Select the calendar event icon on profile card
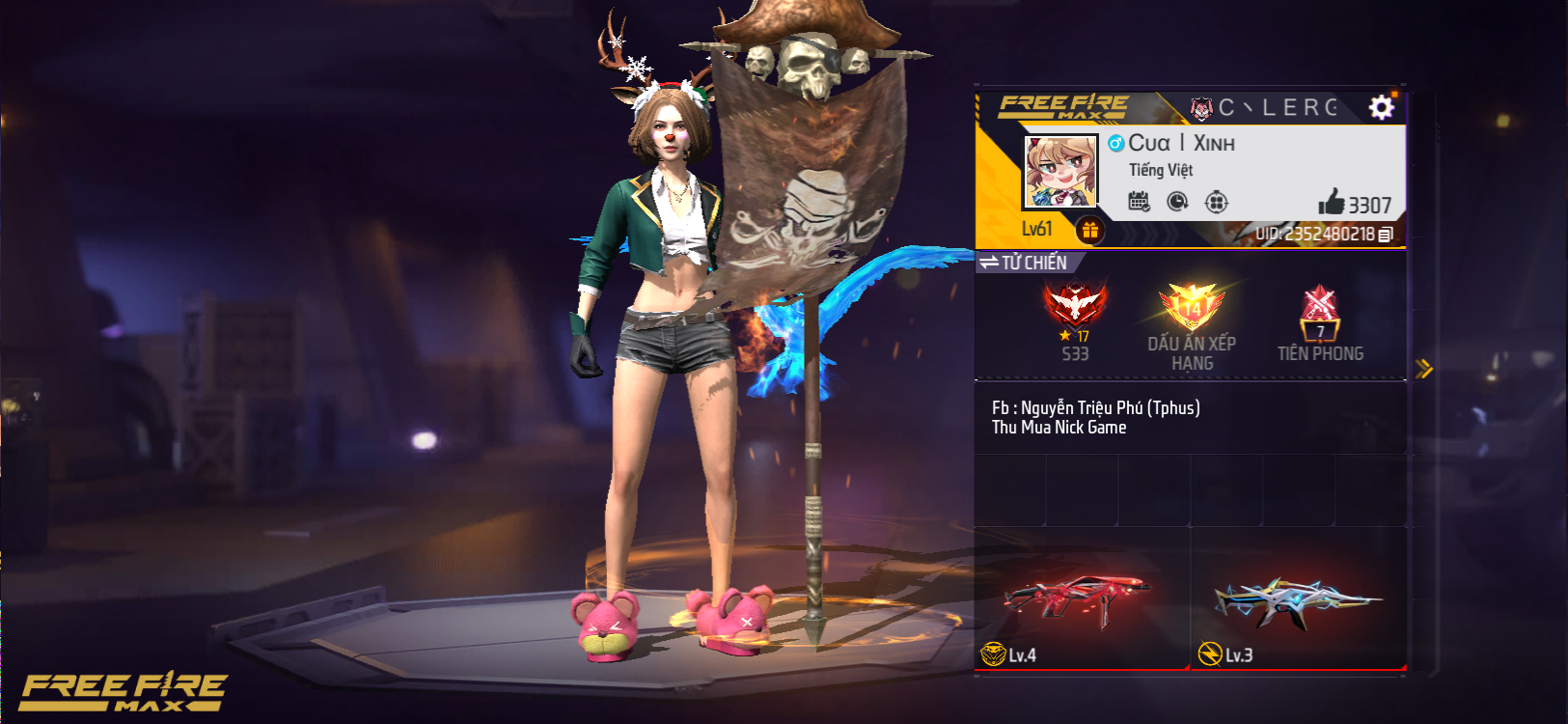Image resolution: width=1568 pixels, height=724 pixels. click(x=1140, y=200)
